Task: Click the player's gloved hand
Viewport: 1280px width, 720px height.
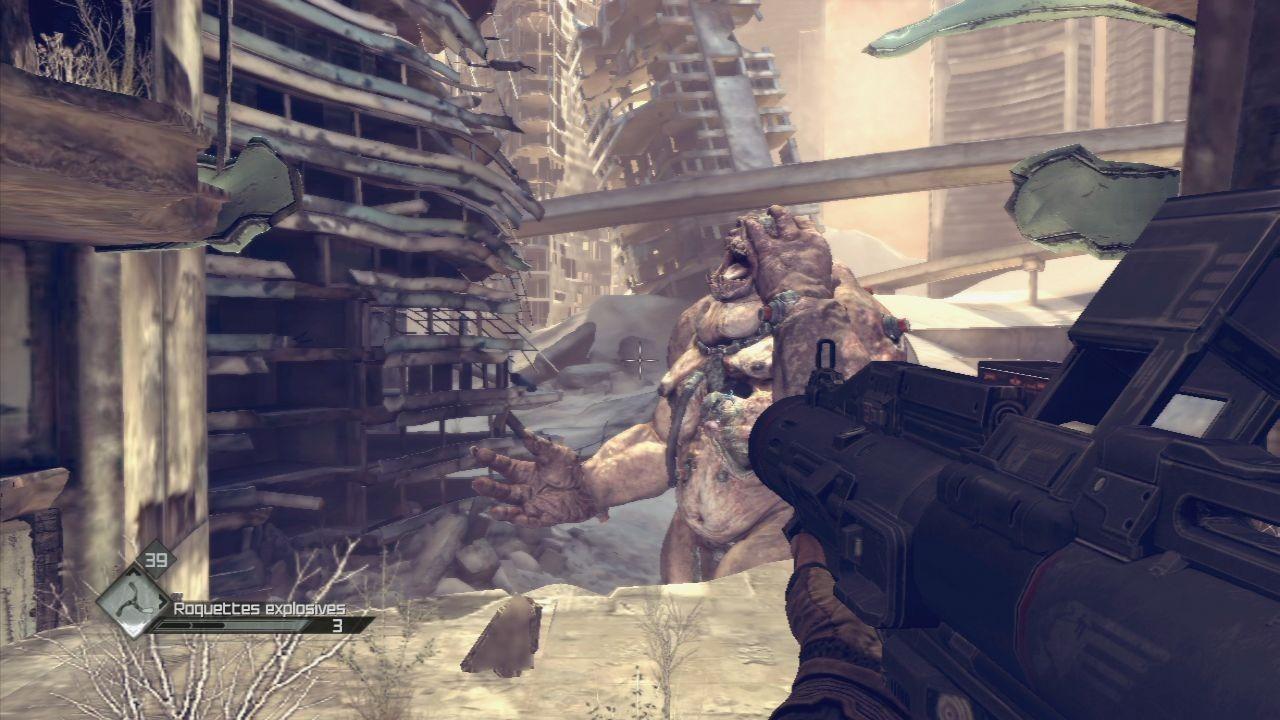Action: (x=830, y=600)
